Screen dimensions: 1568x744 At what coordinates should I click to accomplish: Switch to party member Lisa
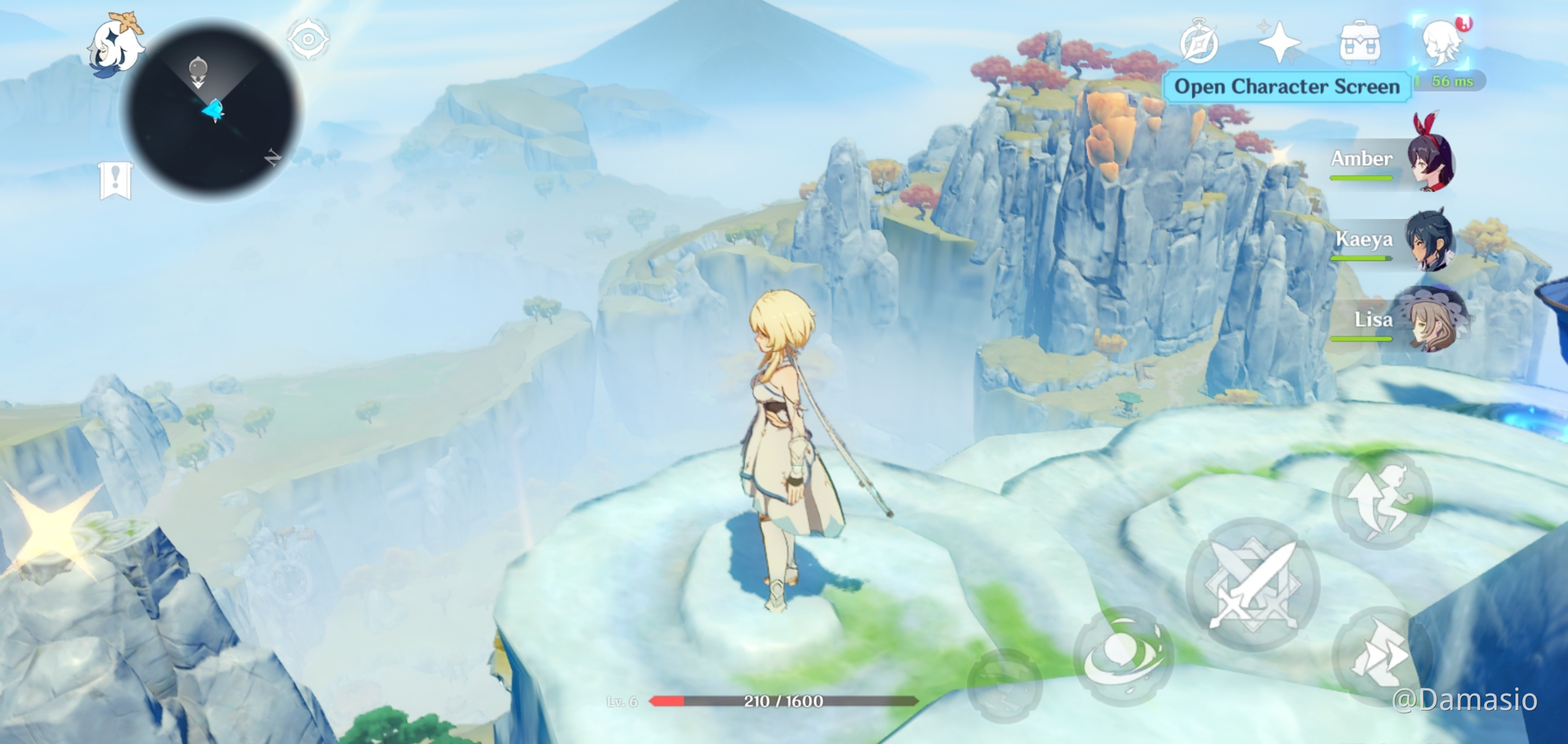coord(1430,320)
